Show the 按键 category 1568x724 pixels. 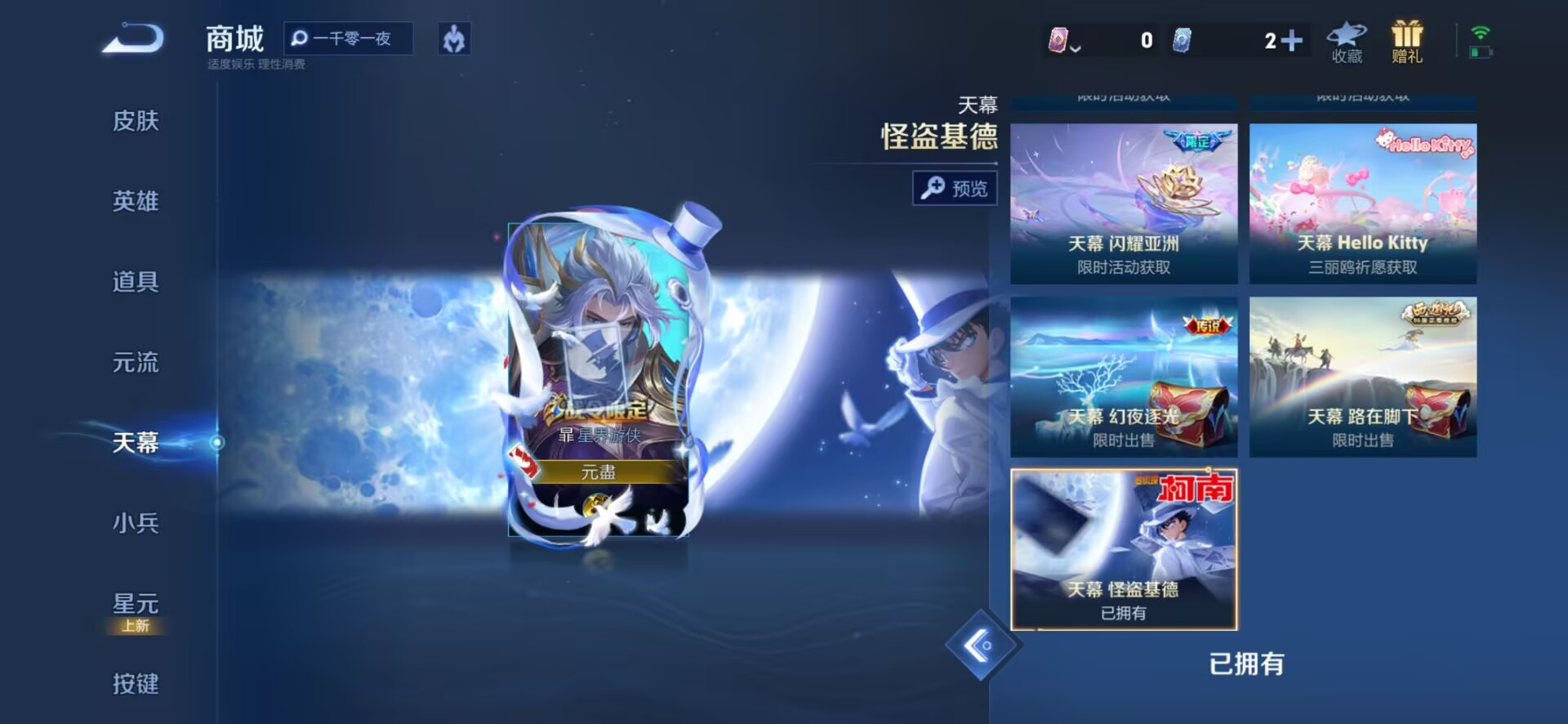(136, 683)
